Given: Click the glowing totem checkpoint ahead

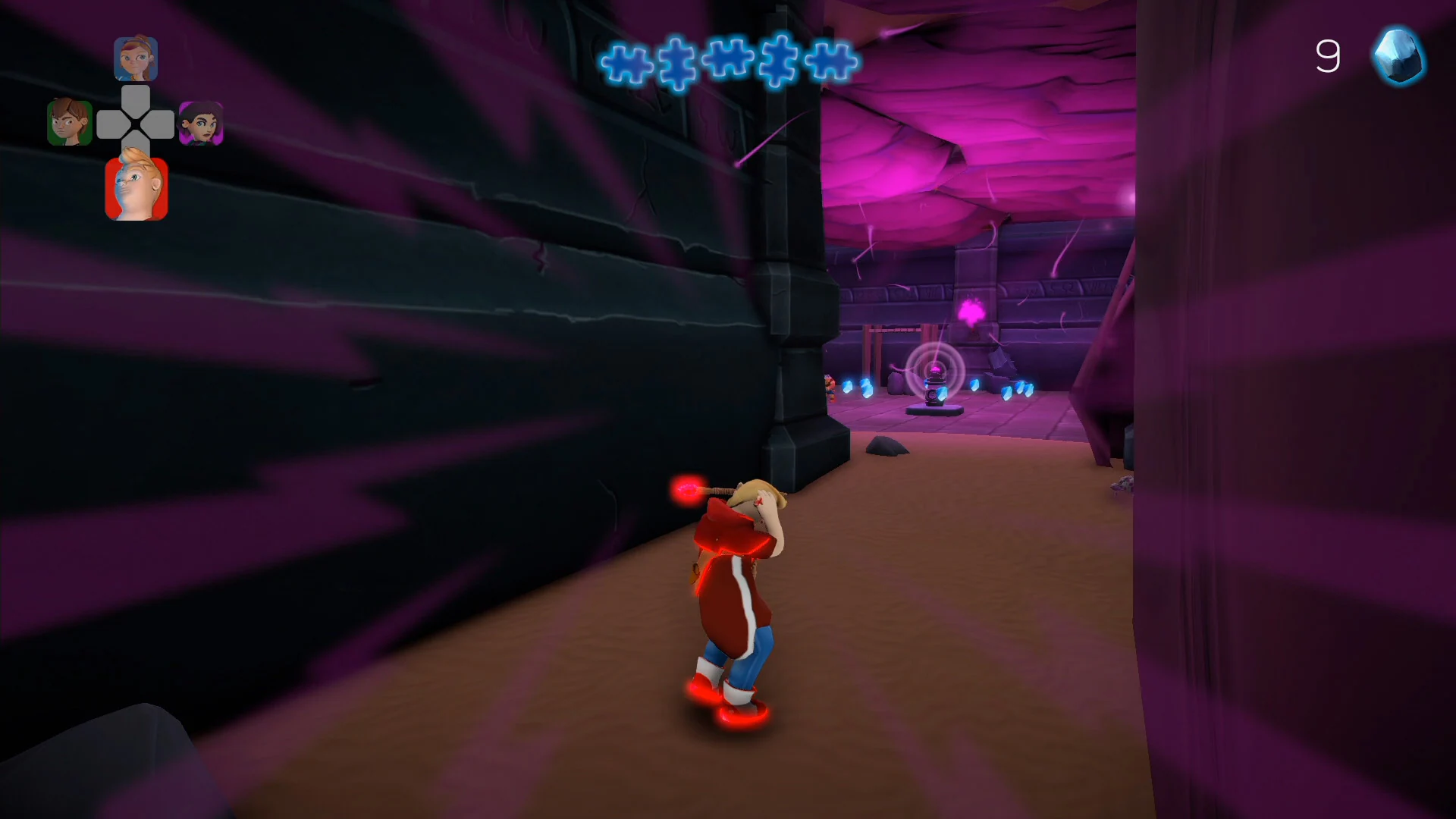Looking at the screenshot, I should (934, 383).
